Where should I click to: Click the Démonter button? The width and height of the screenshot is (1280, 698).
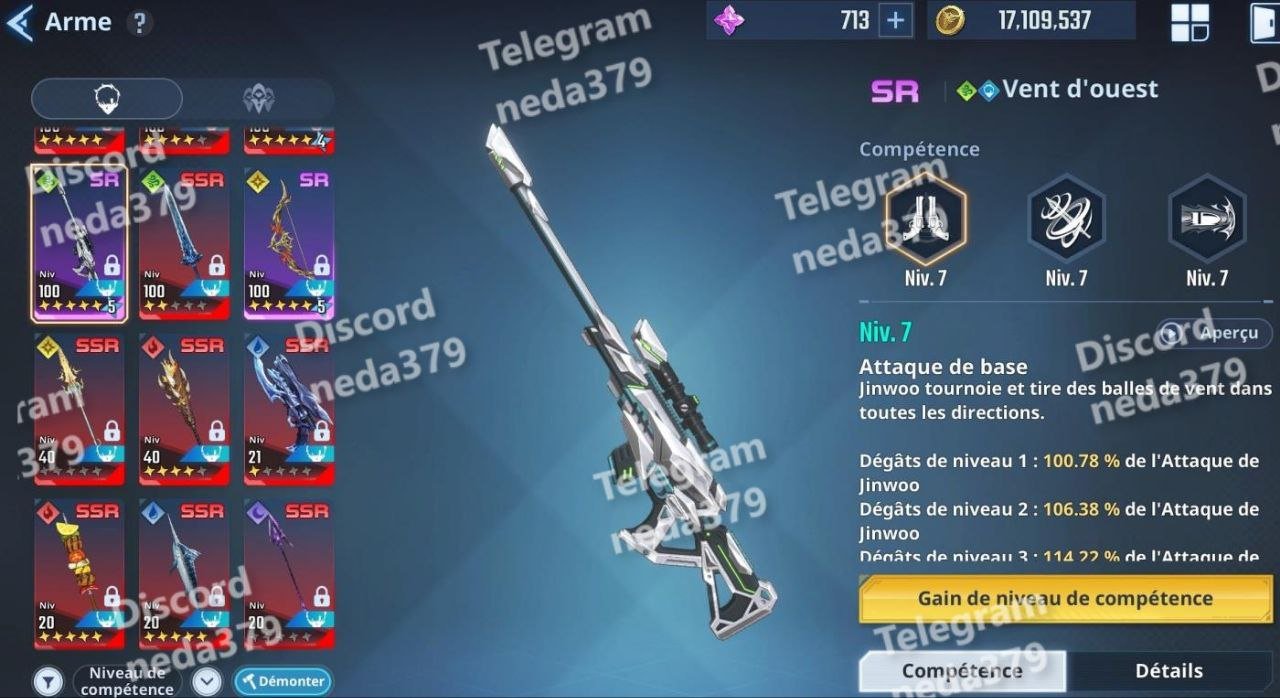[283, 681]
